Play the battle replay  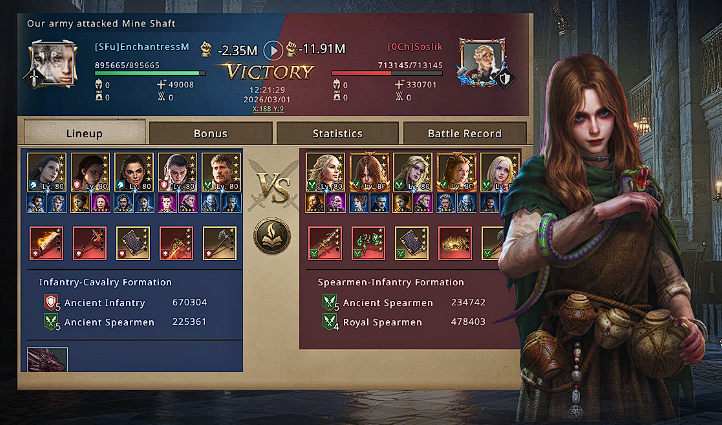click(x=272, y=49)
